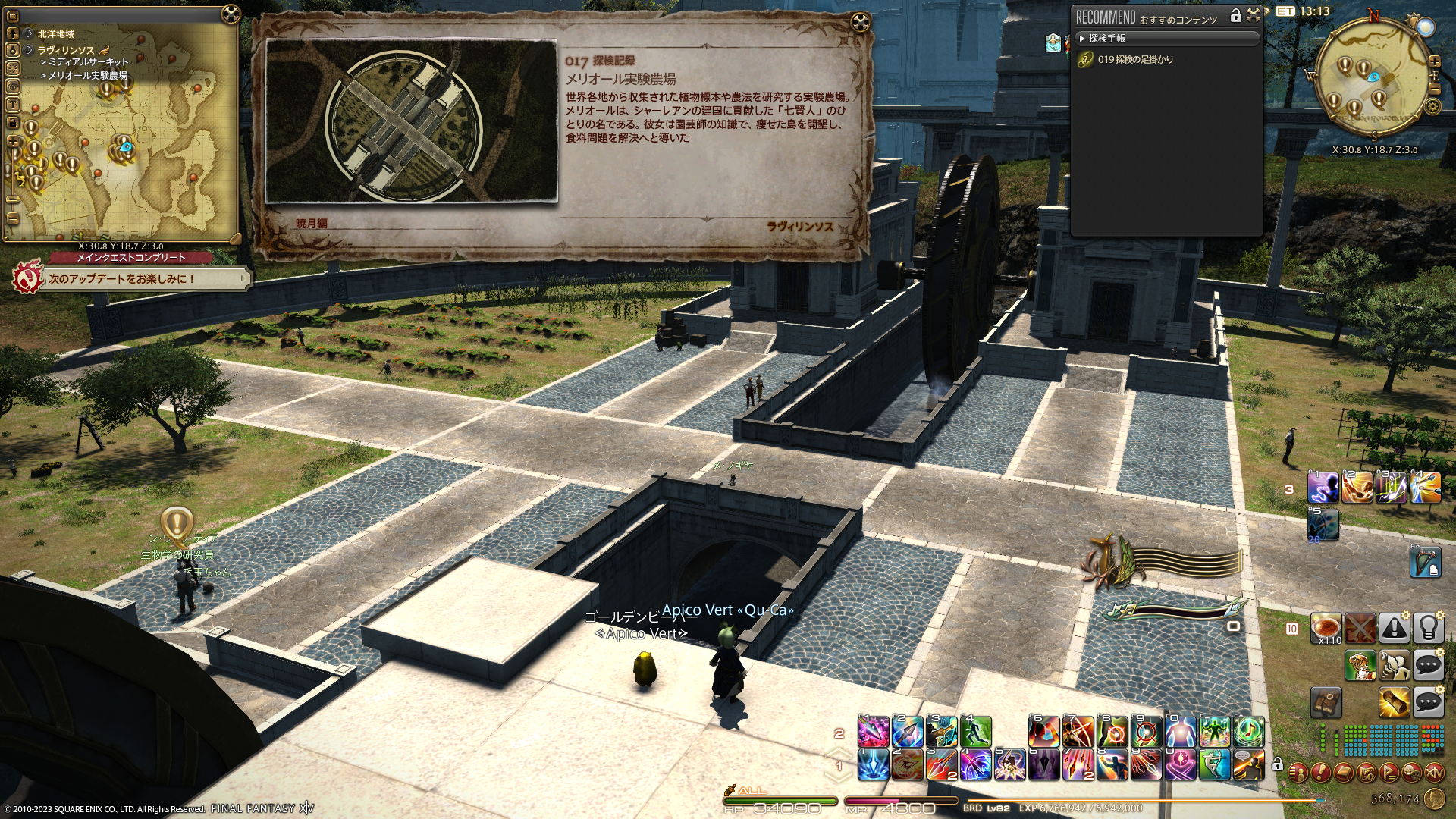Select the 019 探検の足掛かり entry
Image resolution: width=1456 pixels, height=819 pixels.
1135,59
